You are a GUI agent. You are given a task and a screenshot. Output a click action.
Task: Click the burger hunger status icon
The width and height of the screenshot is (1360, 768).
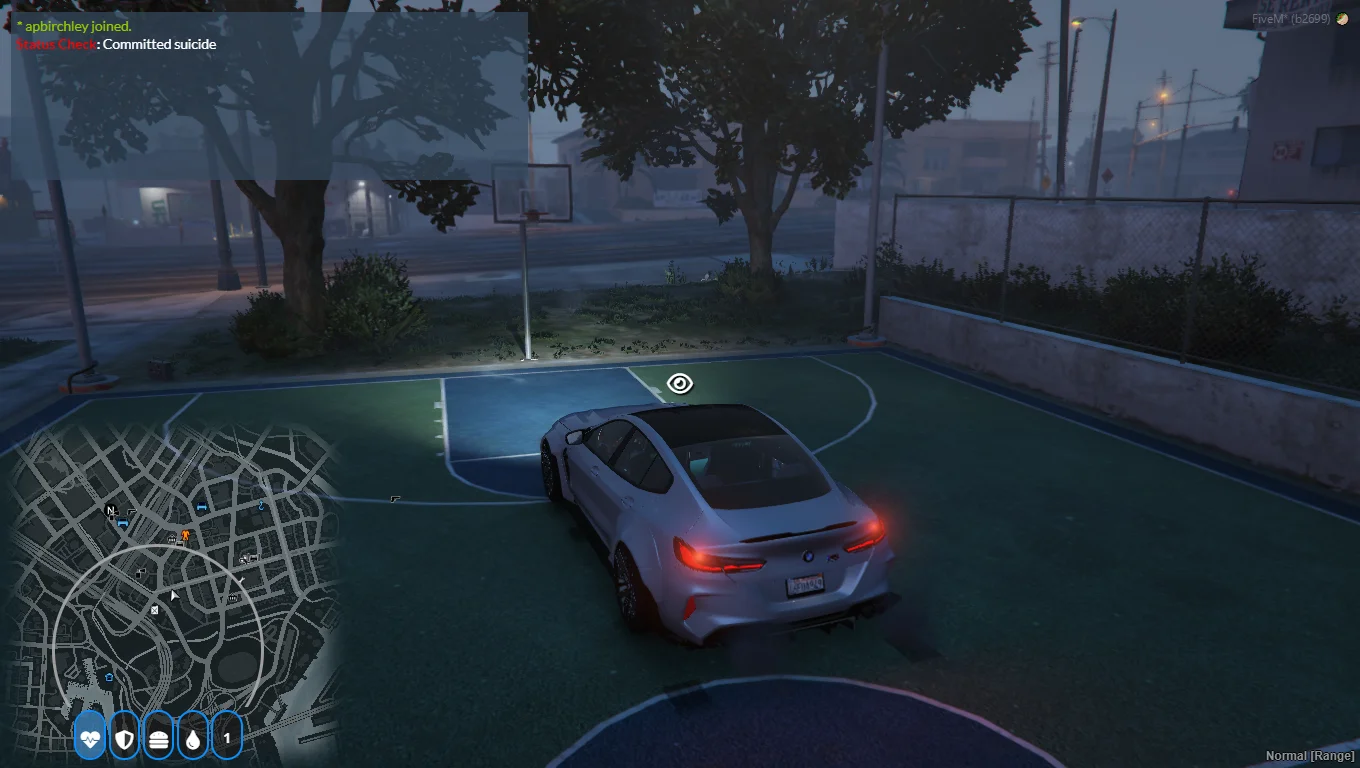click(x=158, y=739)
